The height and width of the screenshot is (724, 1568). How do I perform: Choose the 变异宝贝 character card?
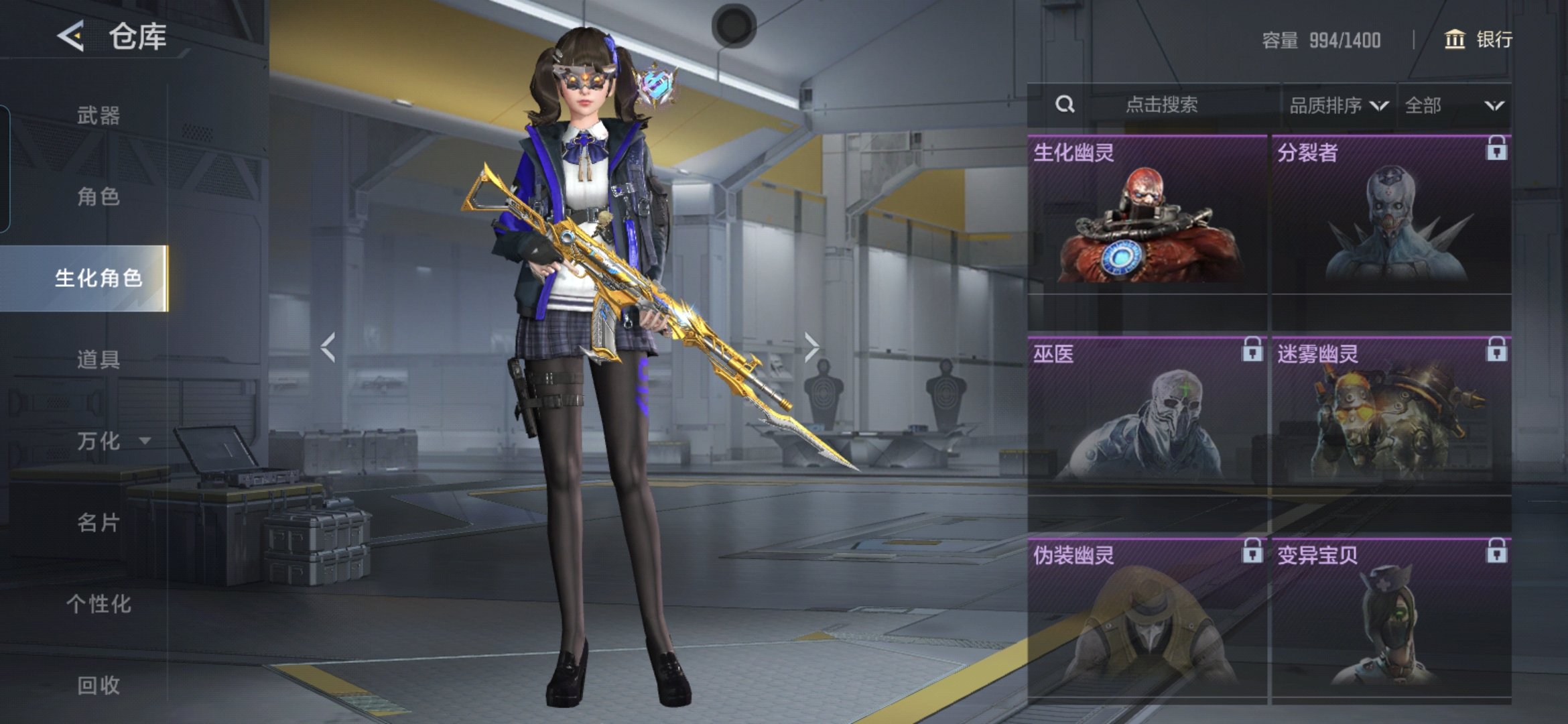coord(1391,617)
